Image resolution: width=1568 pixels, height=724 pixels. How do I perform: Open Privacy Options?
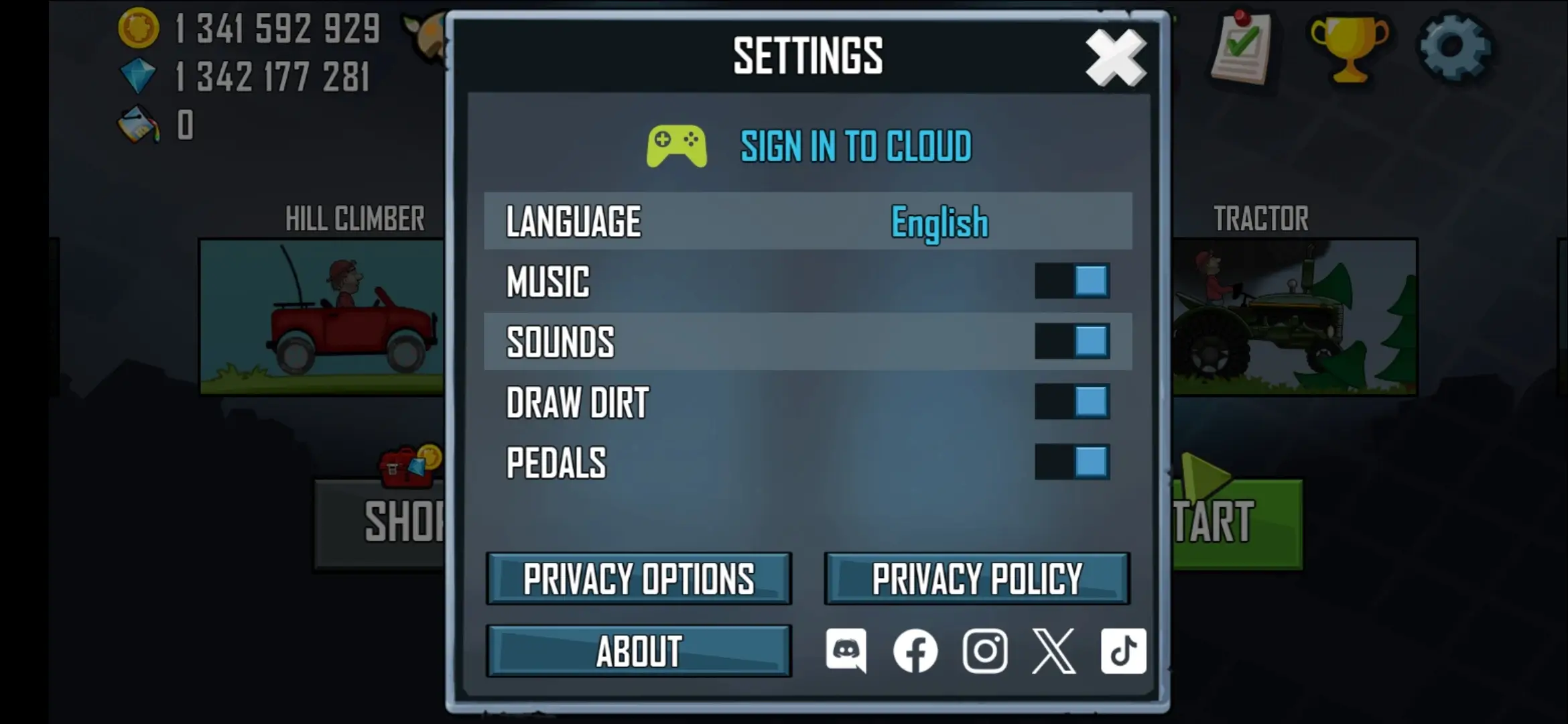pos(639,579)
